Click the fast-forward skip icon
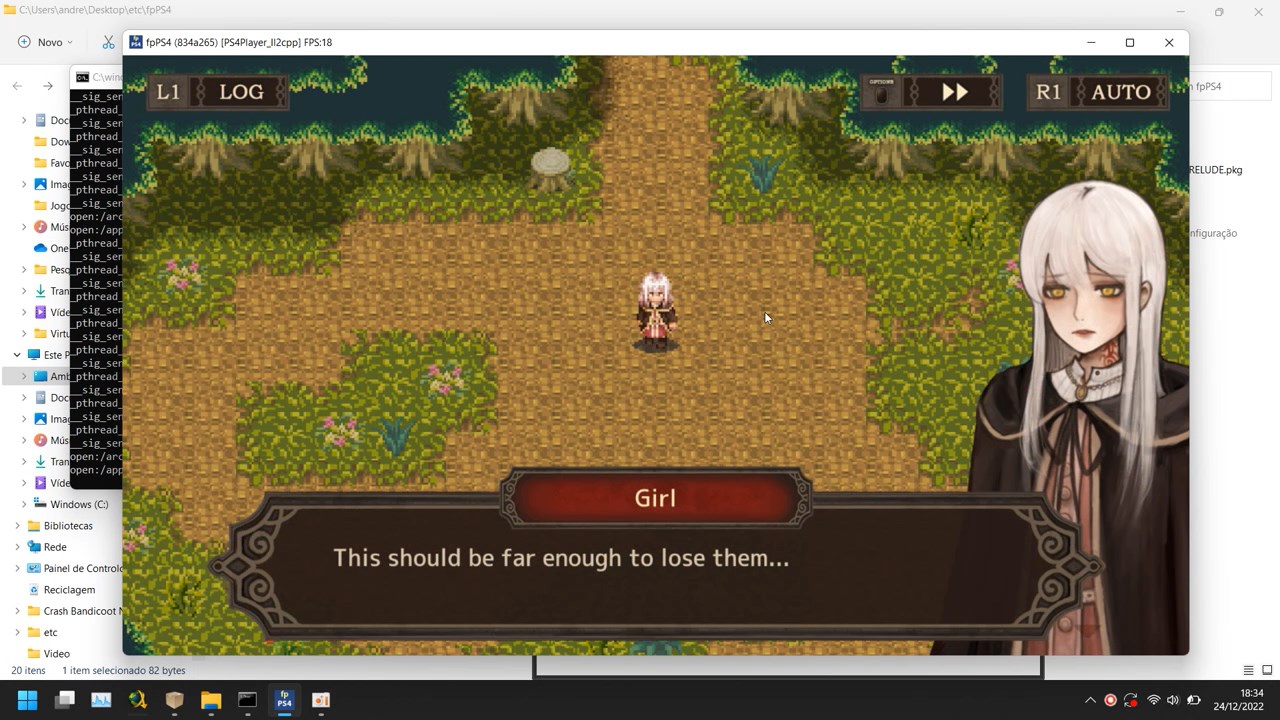The height and width of the screenshot is (720, 1280). (953, 91)
